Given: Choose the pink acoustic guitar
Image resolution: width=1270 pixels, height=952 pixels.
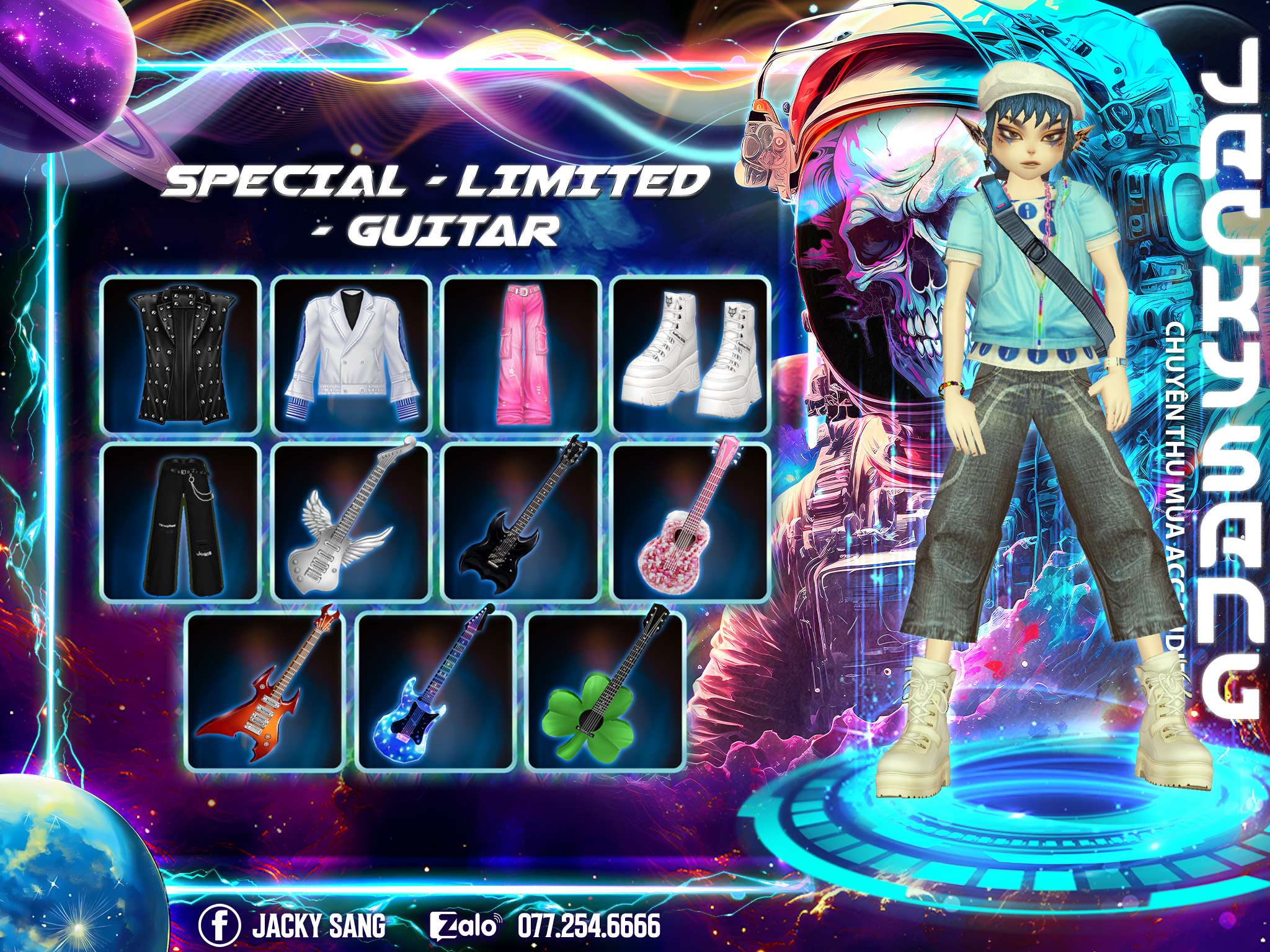Looking at the screenshot, I should pos(691,522).
